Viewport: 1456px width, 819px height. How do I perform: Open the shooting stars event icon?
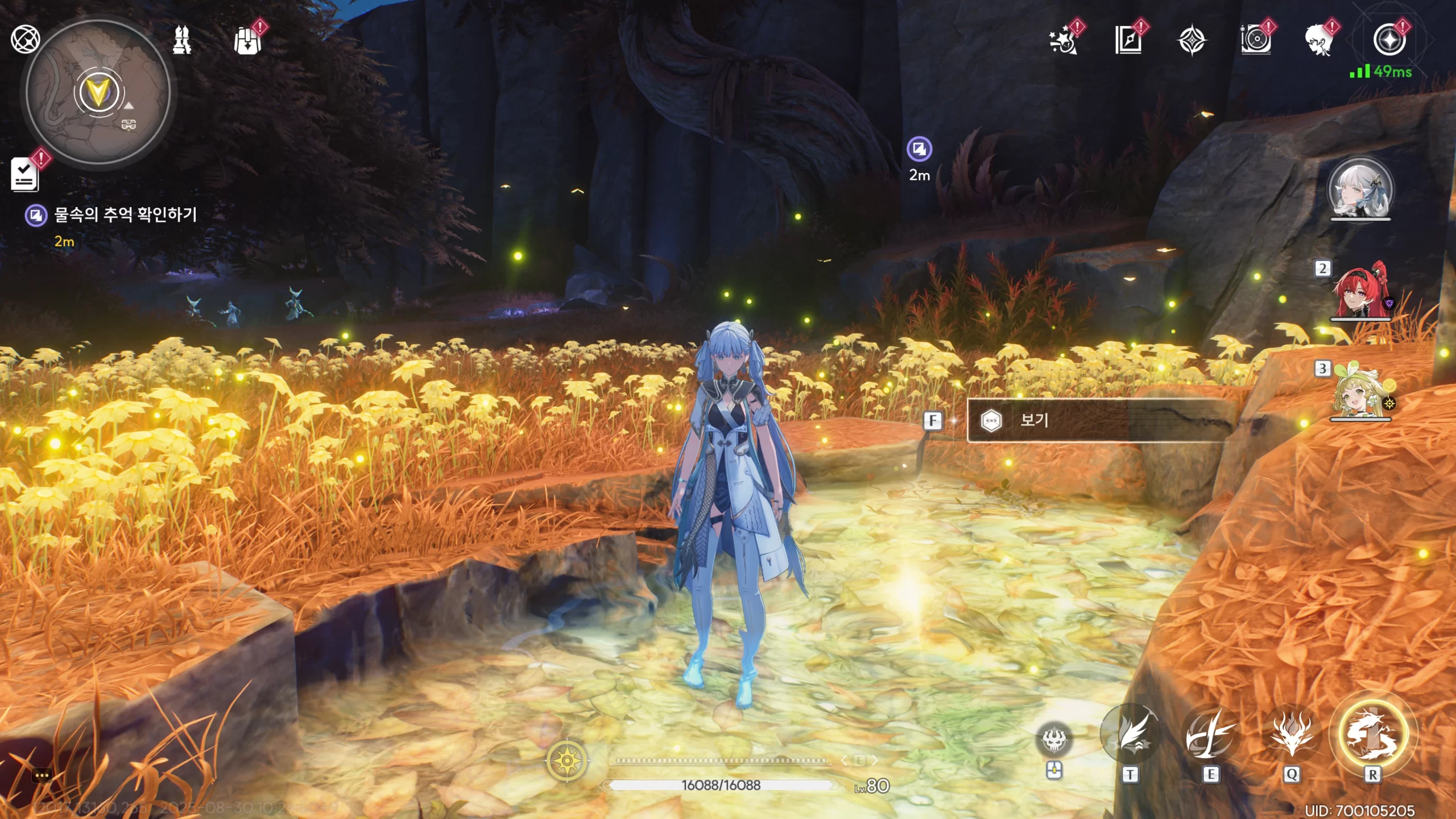click(x=1063, y=41)
